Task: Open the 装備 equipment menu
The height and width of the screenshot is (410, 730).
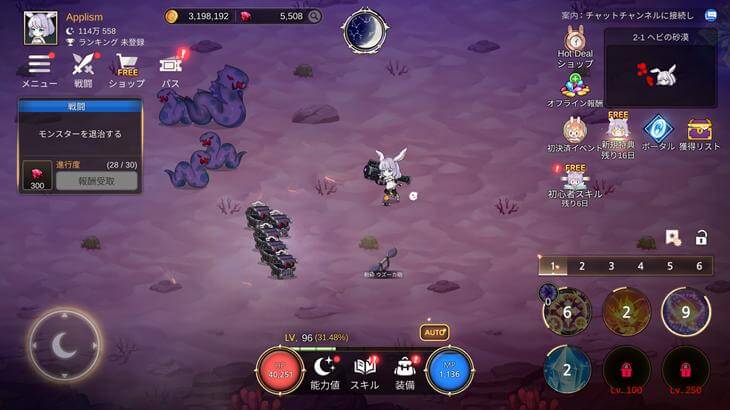Action: pyautogui.click(x=405, y=368)
